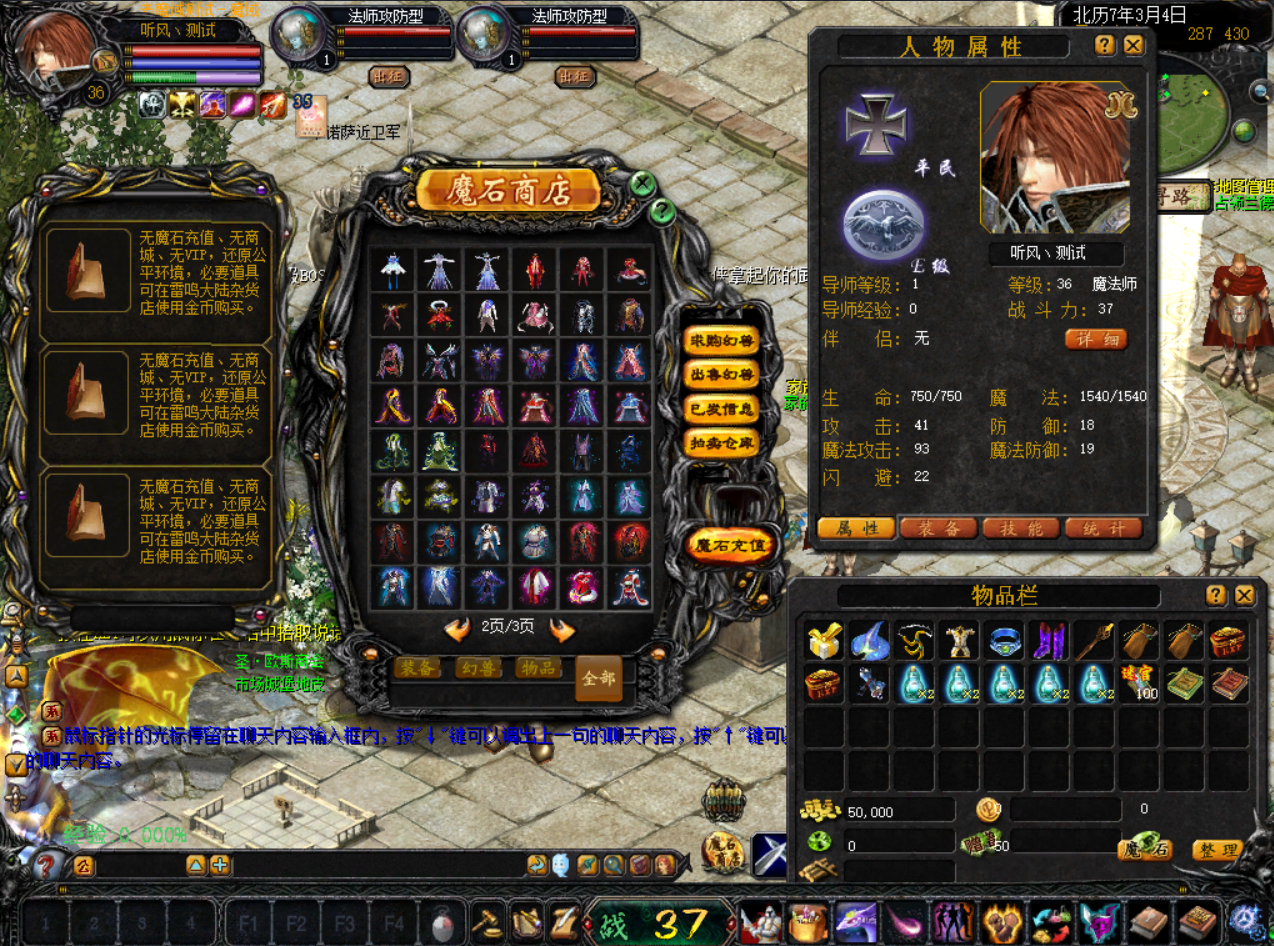
Task: Select the purple boots inventory slot
Action: pos(1048,640)
